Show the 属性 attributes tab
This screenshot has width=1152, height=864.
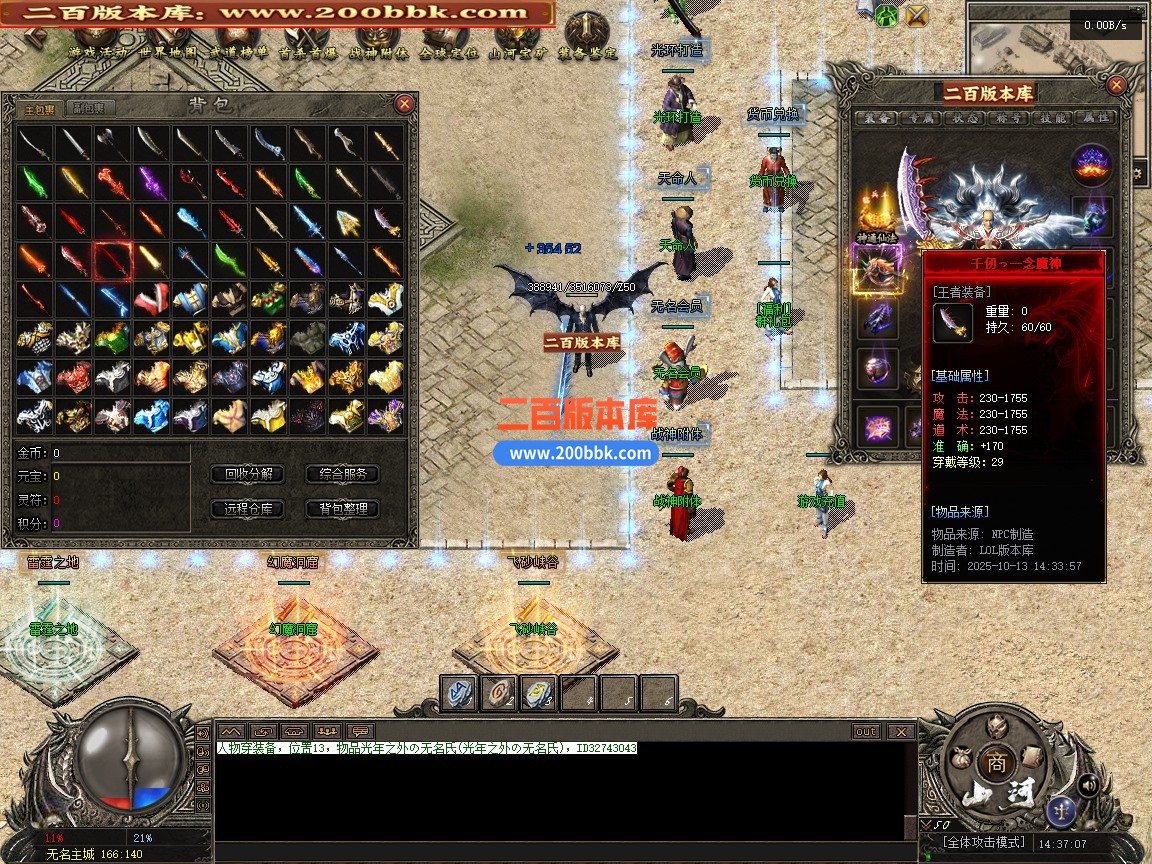point(1096,118)
